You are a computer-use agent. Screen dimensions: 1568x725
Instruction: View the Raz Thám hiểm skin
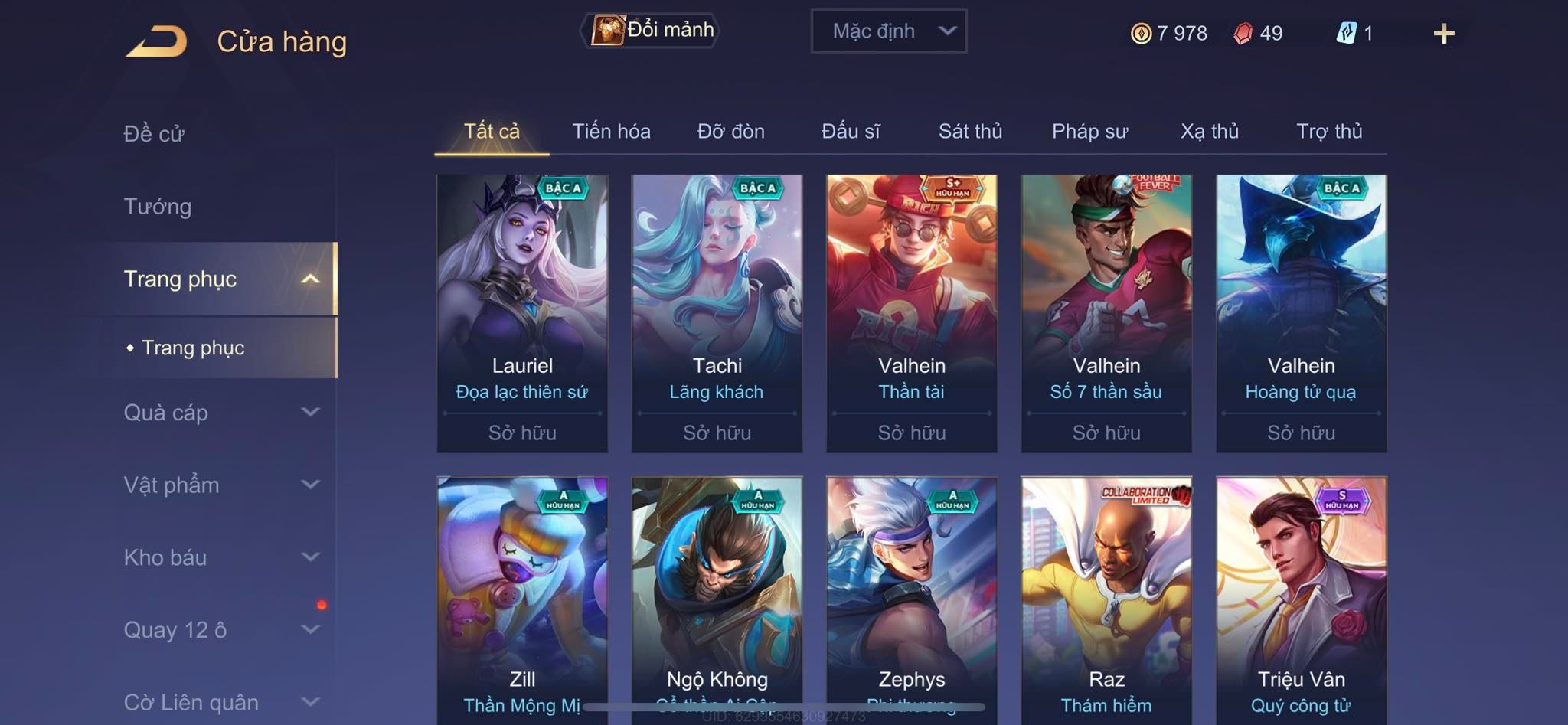1106,597
